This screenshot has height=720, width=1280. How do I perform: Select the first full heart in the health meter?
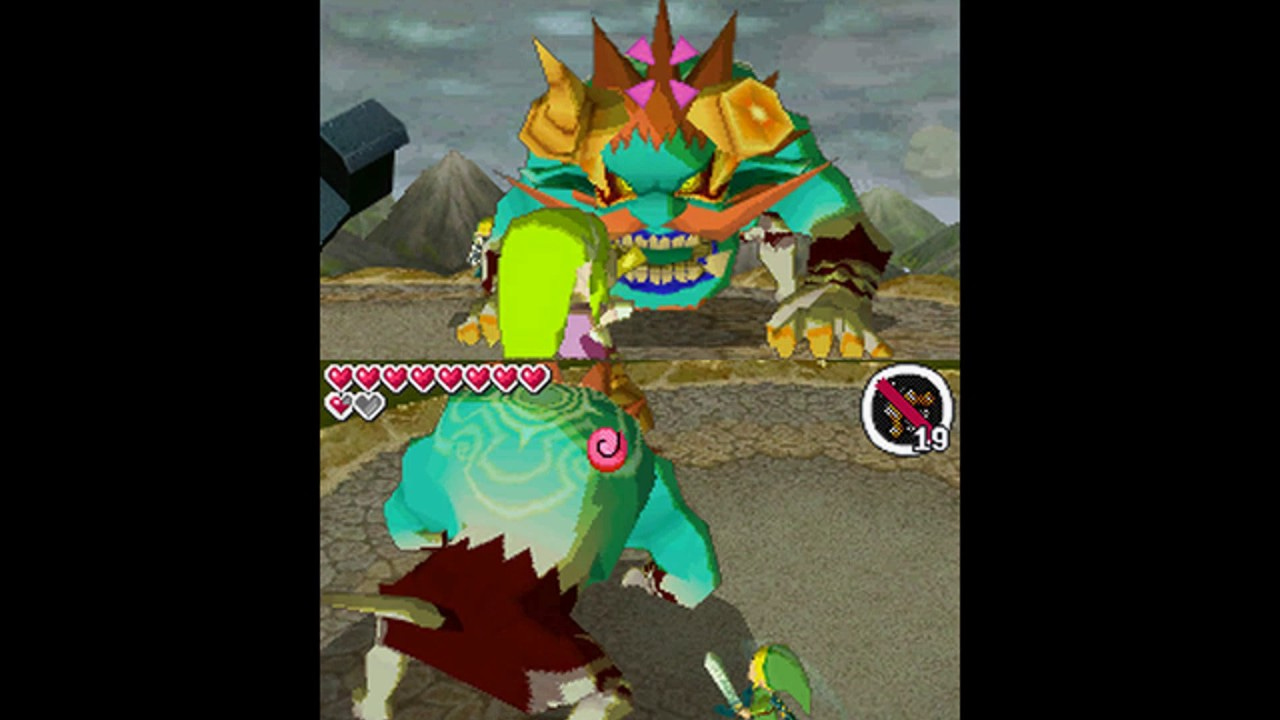337,377
